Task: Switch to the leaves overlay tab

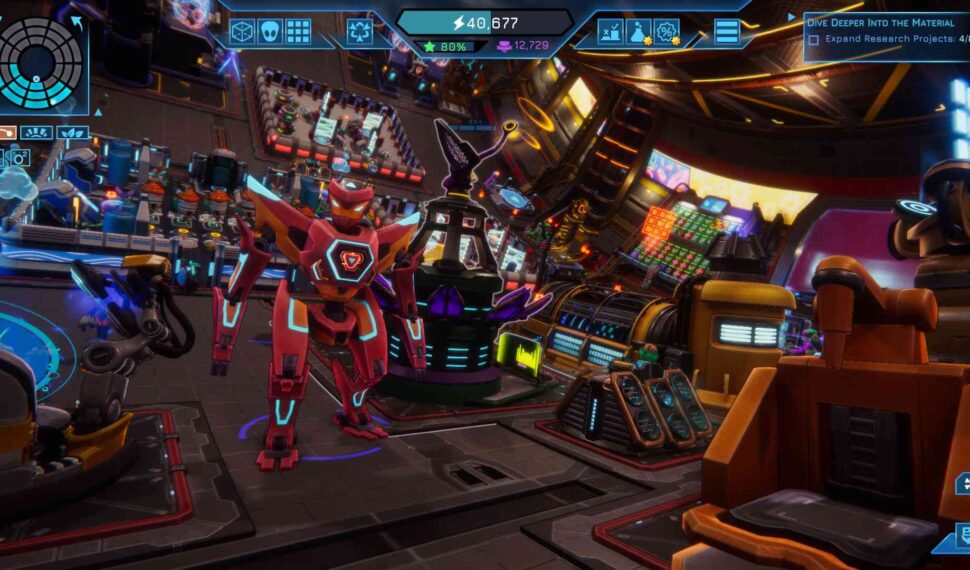Action: click(x=72, y=132)
